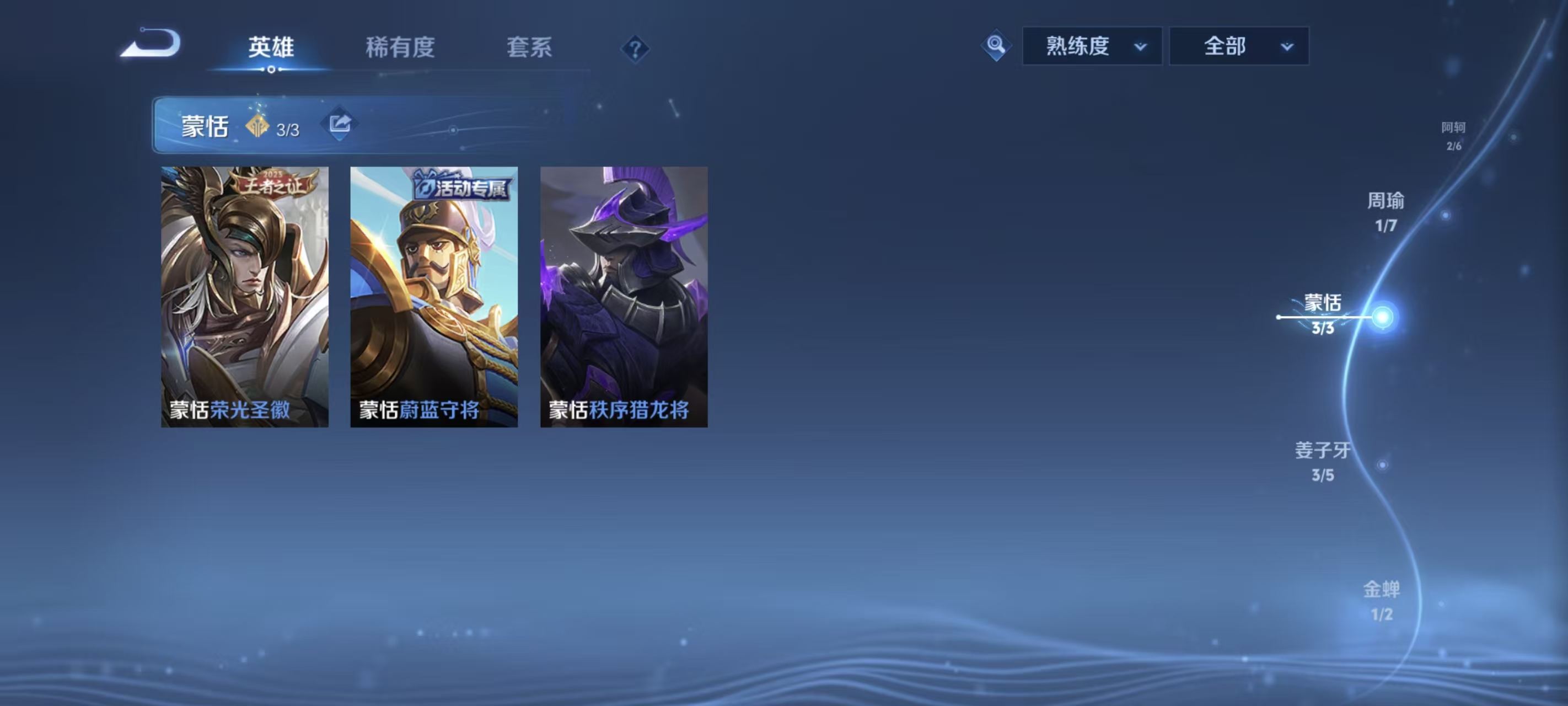This screenshot has width=1568, height=706.
Task: Select hero 阿轲 at top right
Action: point(1456,129)
